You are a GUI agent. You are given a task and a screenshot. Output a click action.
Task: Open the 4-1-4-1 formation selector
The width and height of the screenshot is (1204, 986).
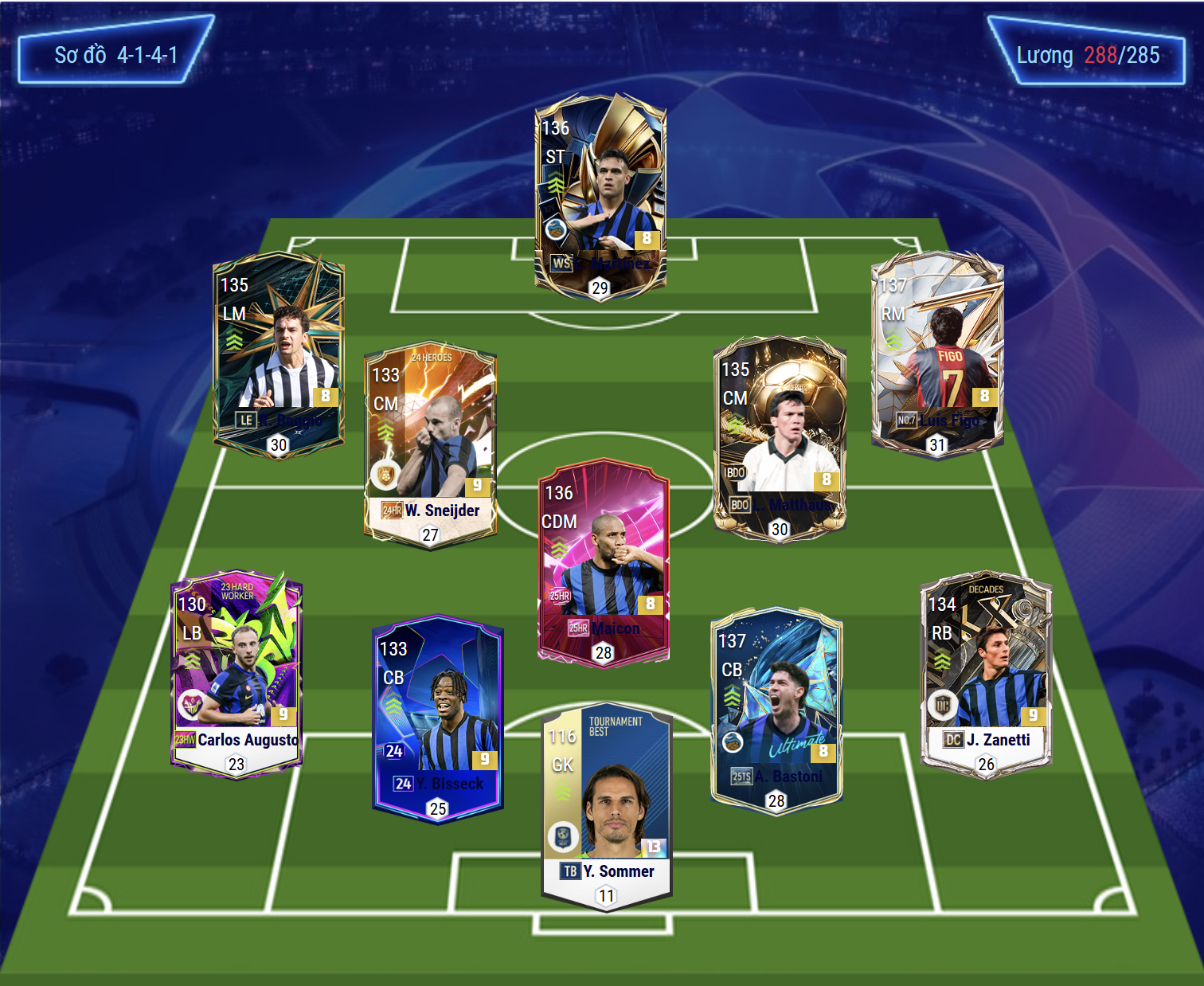[116, 55]
